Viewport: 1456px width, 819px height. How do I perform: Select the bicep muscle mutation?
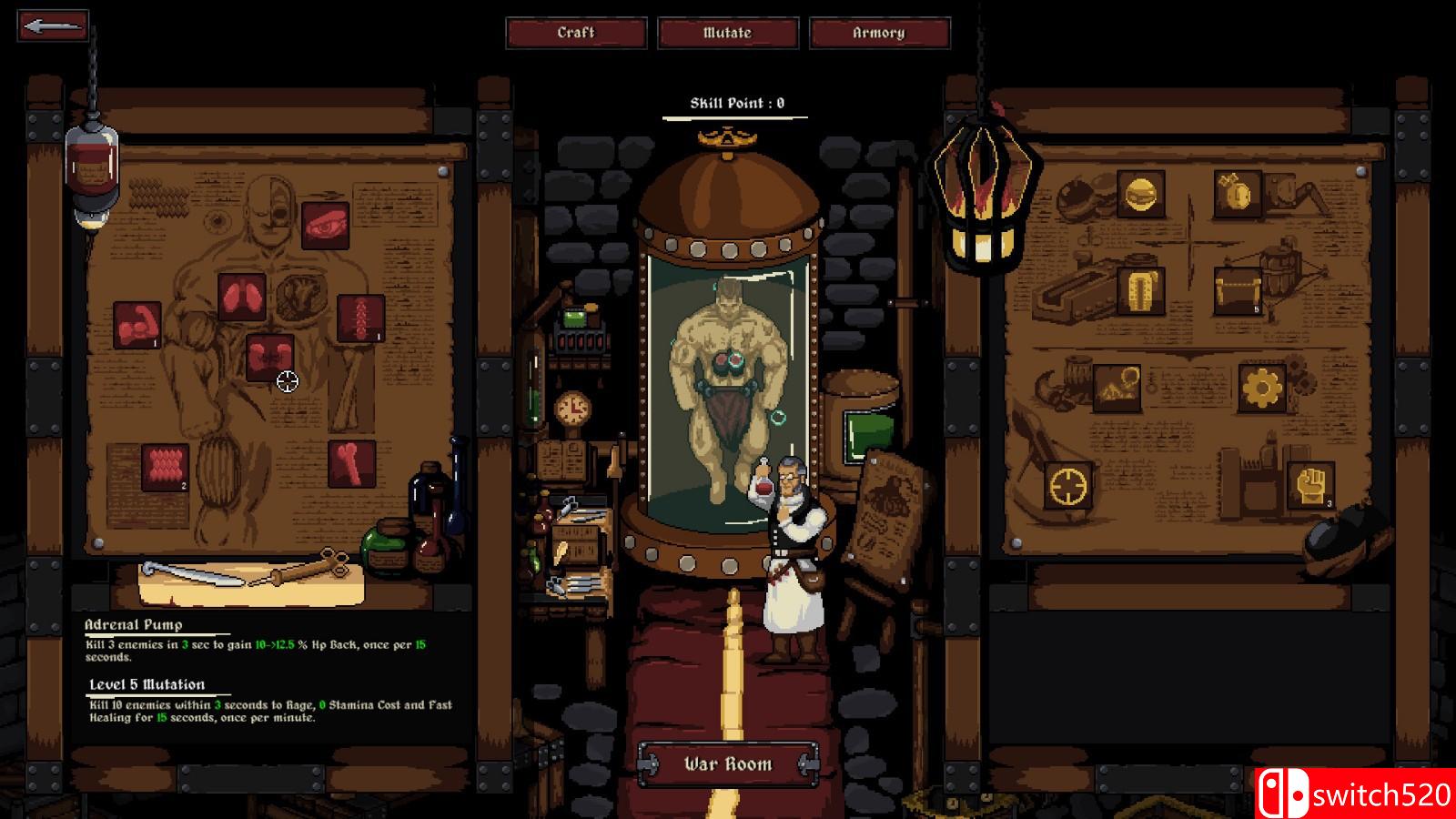pos(136,325)
